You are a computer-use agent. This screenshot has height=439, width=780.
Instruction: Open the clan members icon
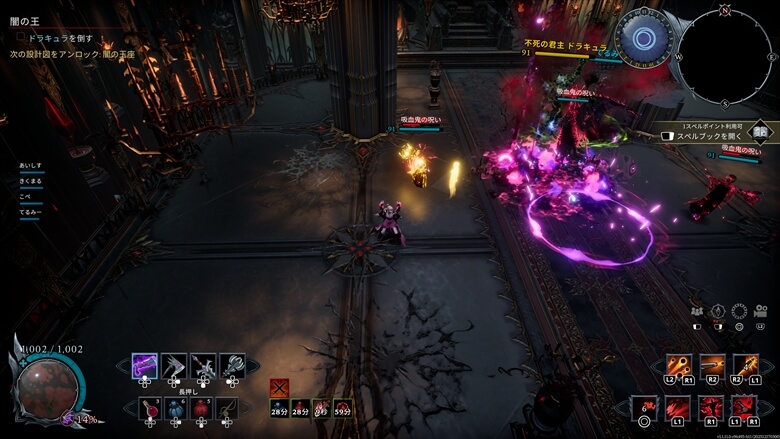point(696,311)
